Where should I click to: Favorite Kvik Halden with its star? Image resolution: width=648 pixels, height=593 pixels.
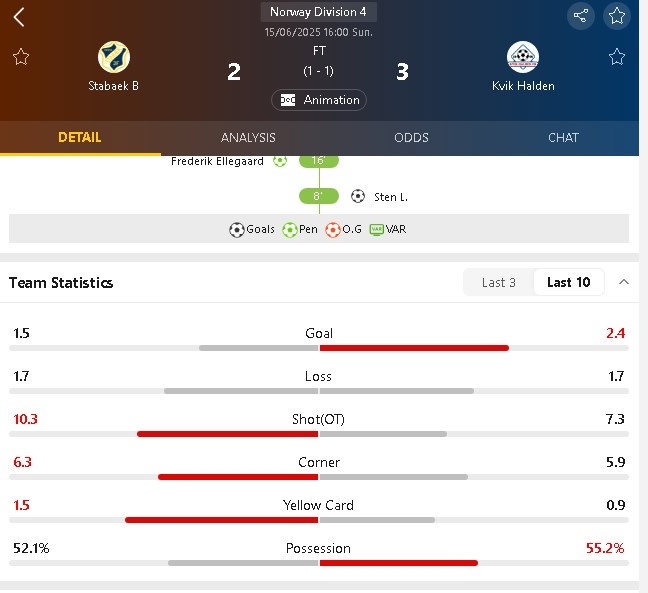pos(617,56)
